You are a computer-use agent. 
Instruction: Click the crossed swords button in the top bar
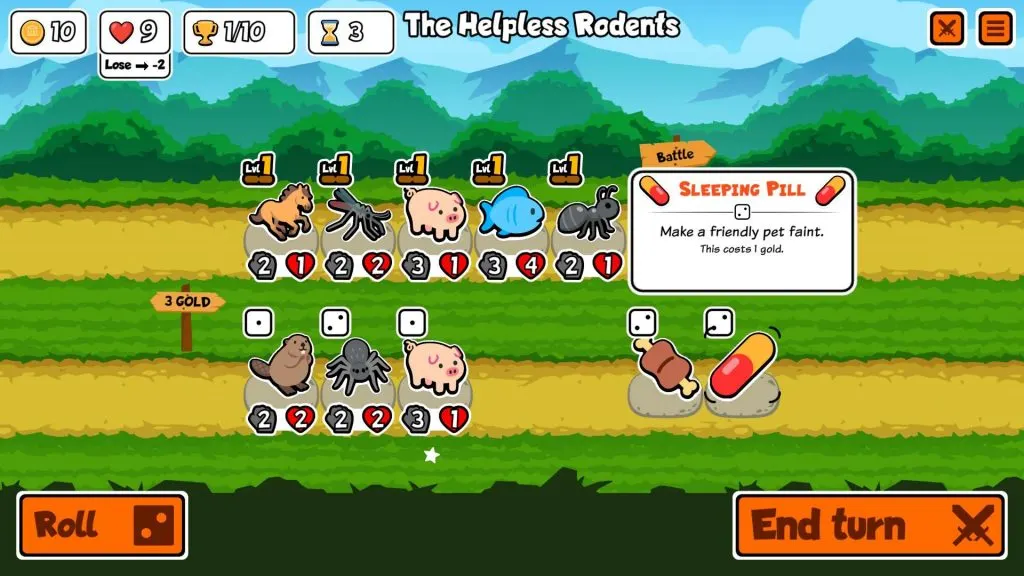[946, 29]
